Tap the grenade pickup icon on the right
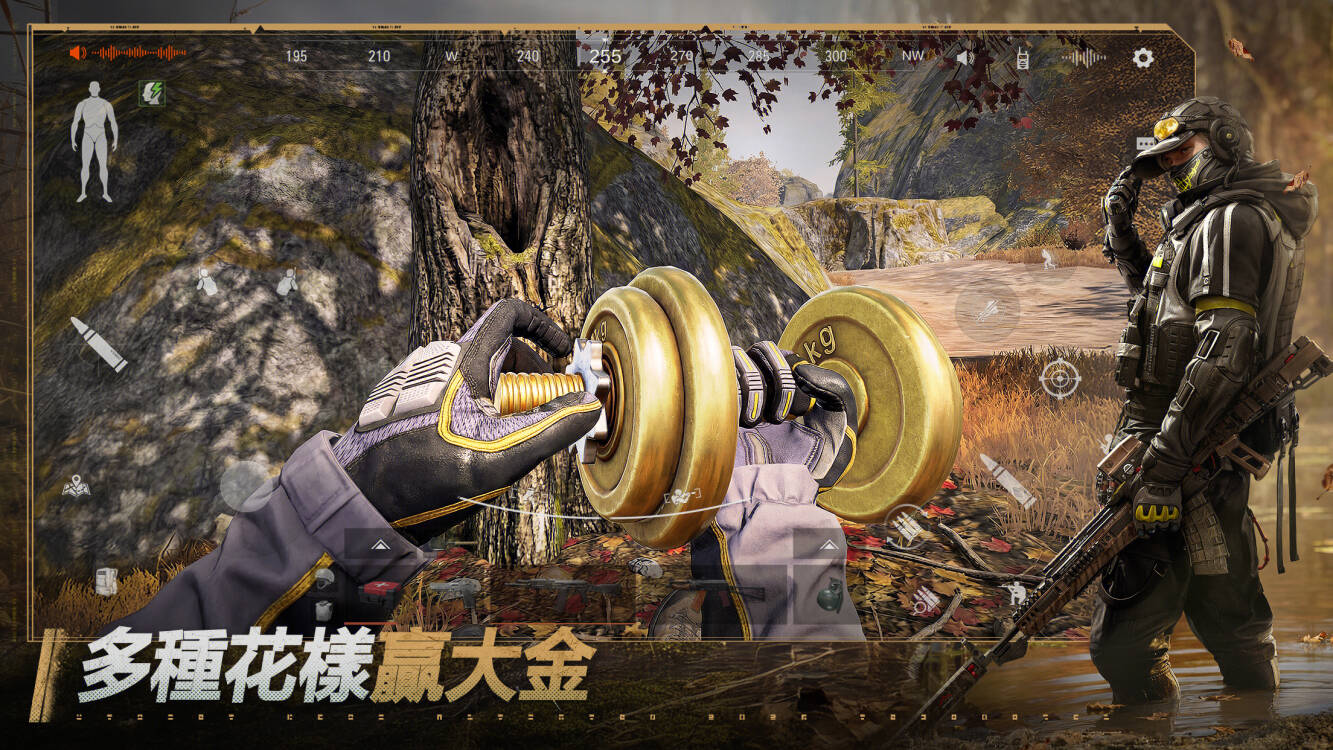 [830, 596]
